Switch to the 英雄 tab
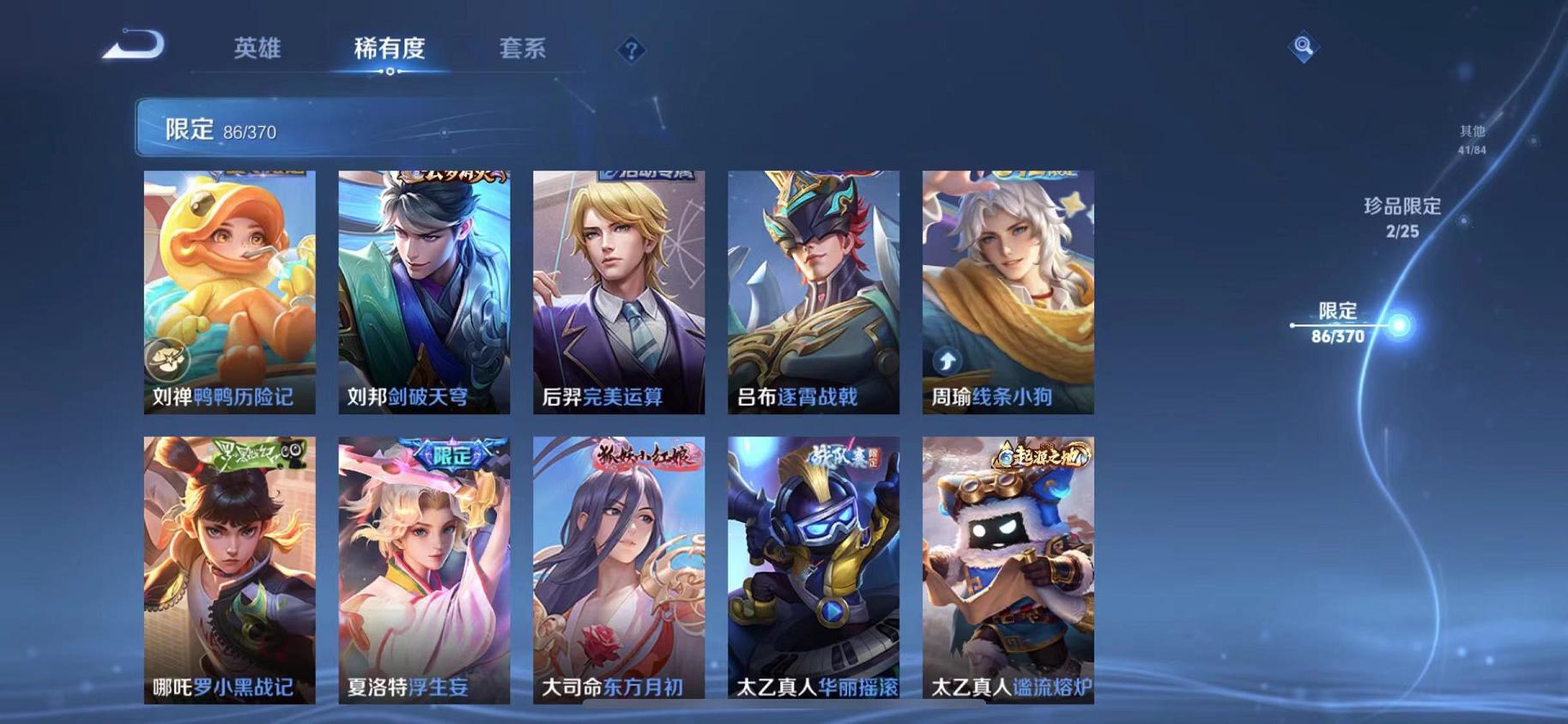 tap(259, 49)
